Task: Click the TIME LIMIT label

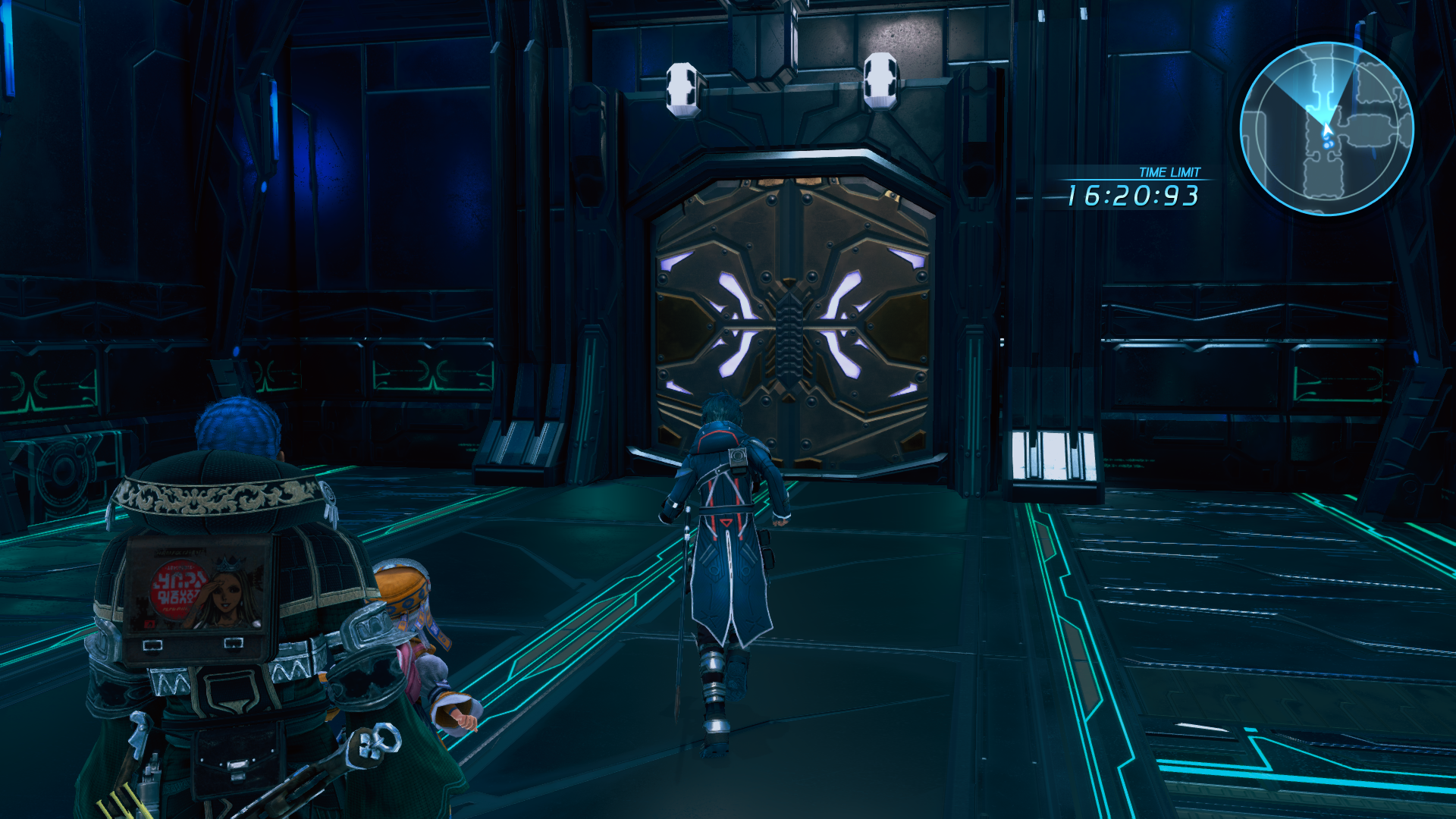Action: (1169, 172)
